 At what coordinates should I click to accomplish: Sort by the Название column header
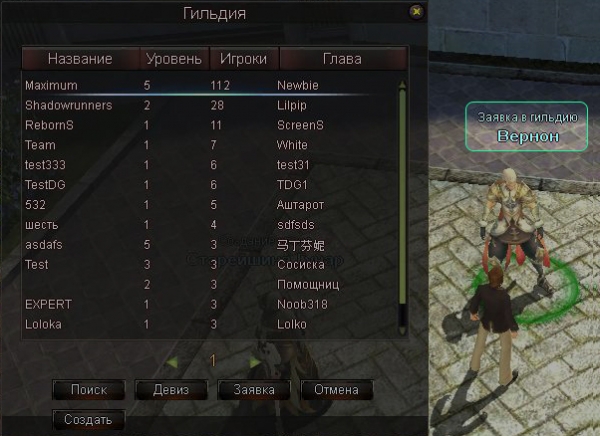point(80,59)
